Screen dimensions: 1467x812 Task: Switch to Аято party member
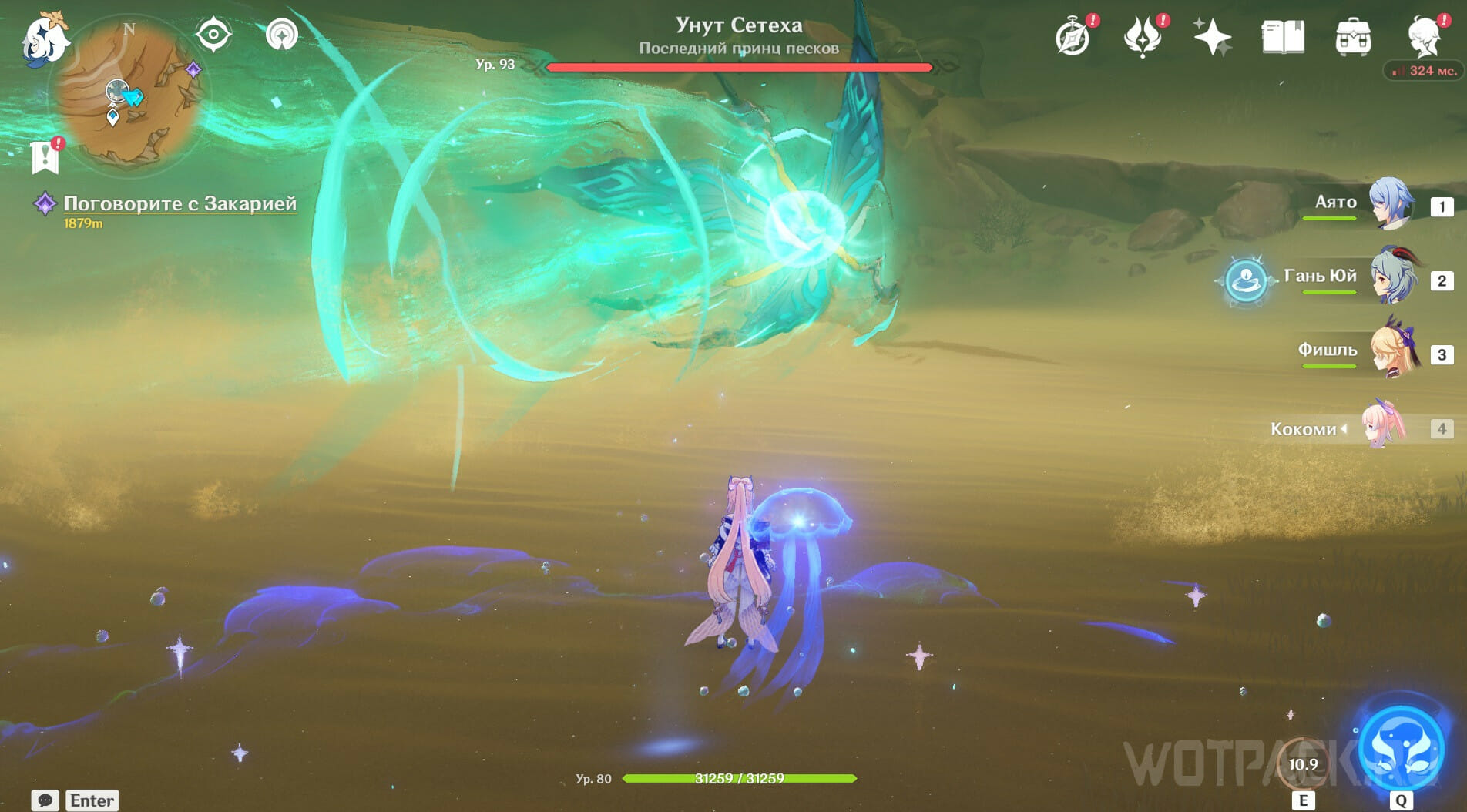click(x=1390, y=205)
